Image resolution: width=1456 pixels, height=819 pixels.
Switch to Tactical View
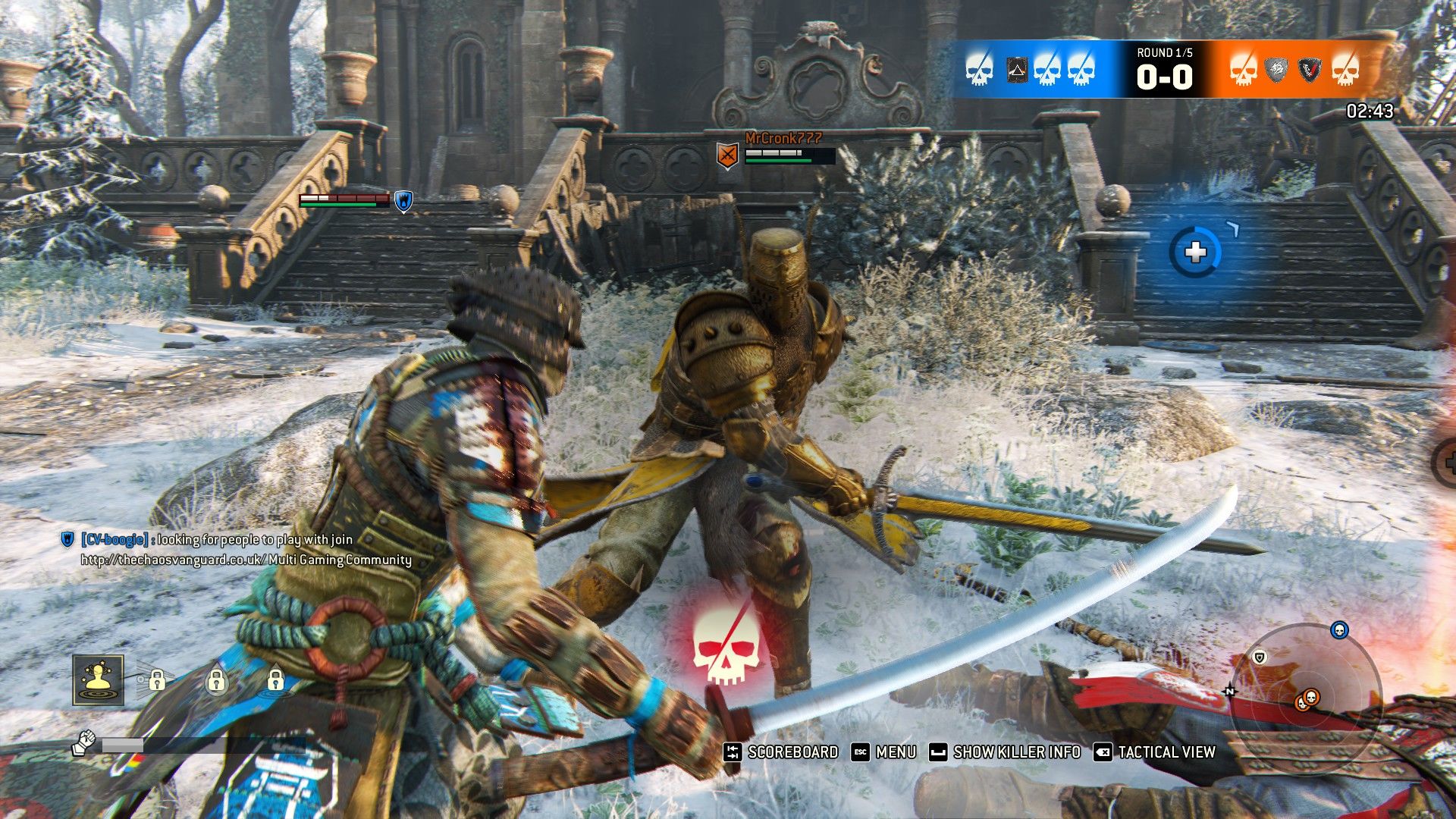1154,752
